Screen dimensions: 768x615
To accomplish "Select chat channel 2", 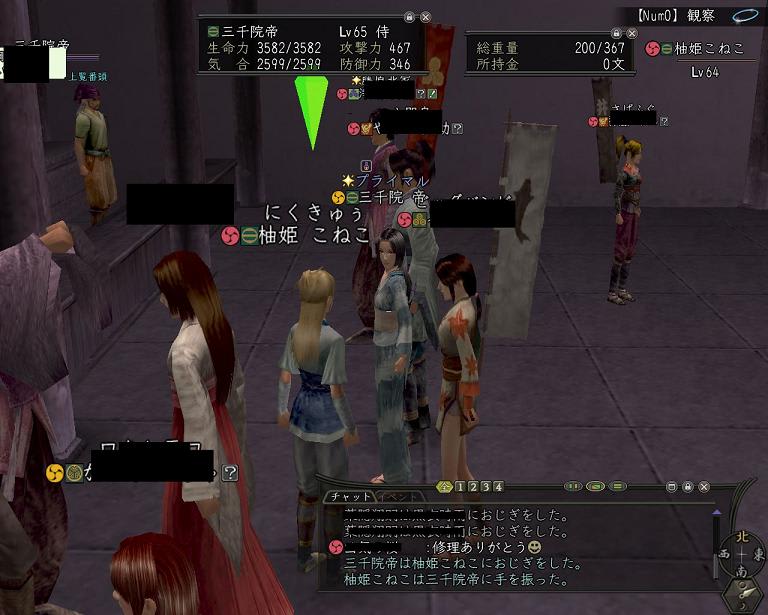I will tap(473, 487).
